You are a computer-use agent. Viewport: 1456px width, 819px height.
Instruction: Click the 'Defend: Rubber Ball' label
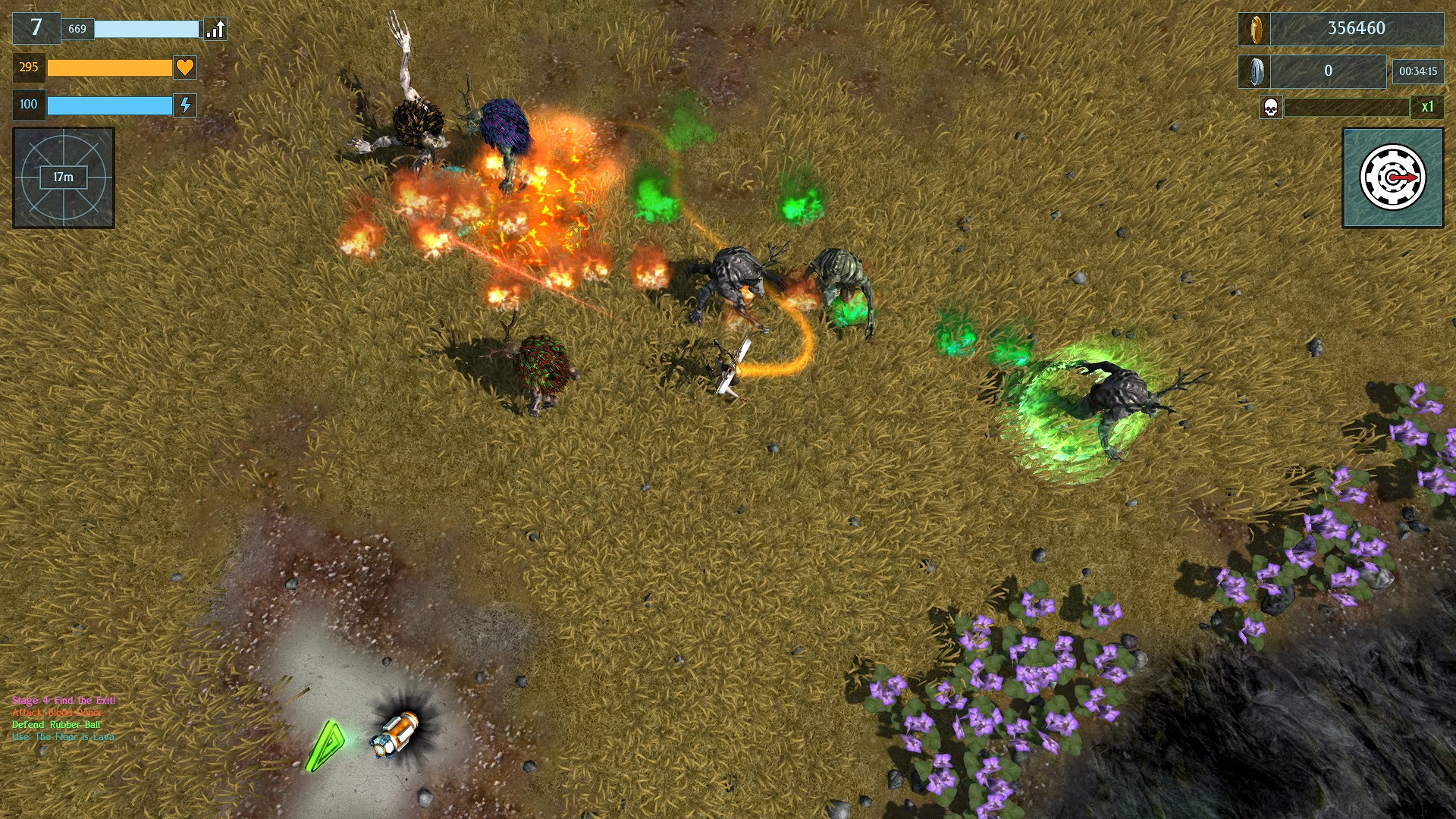55,725
